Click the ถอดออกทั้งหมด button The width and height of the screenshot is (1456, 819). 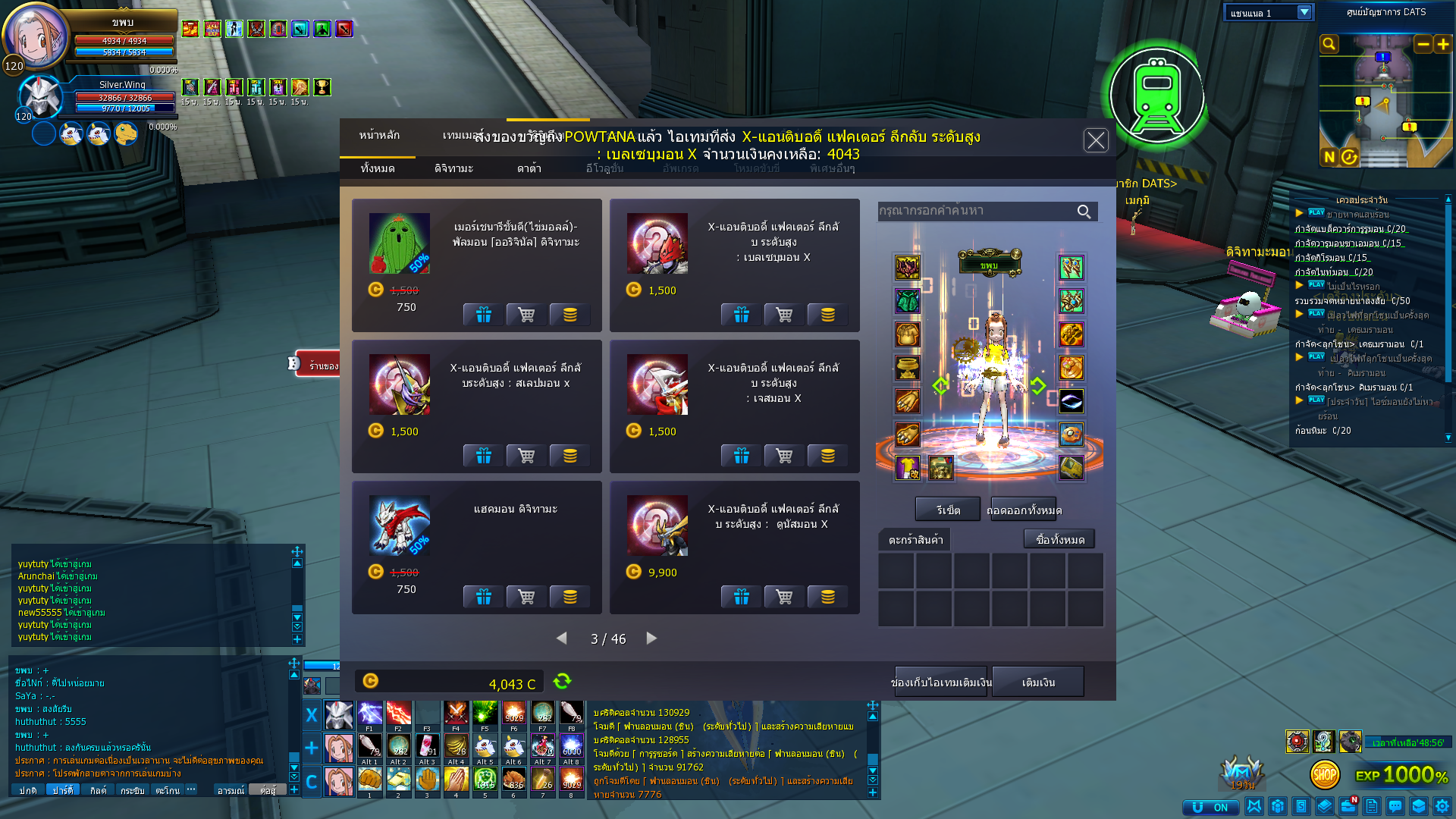1024,510
